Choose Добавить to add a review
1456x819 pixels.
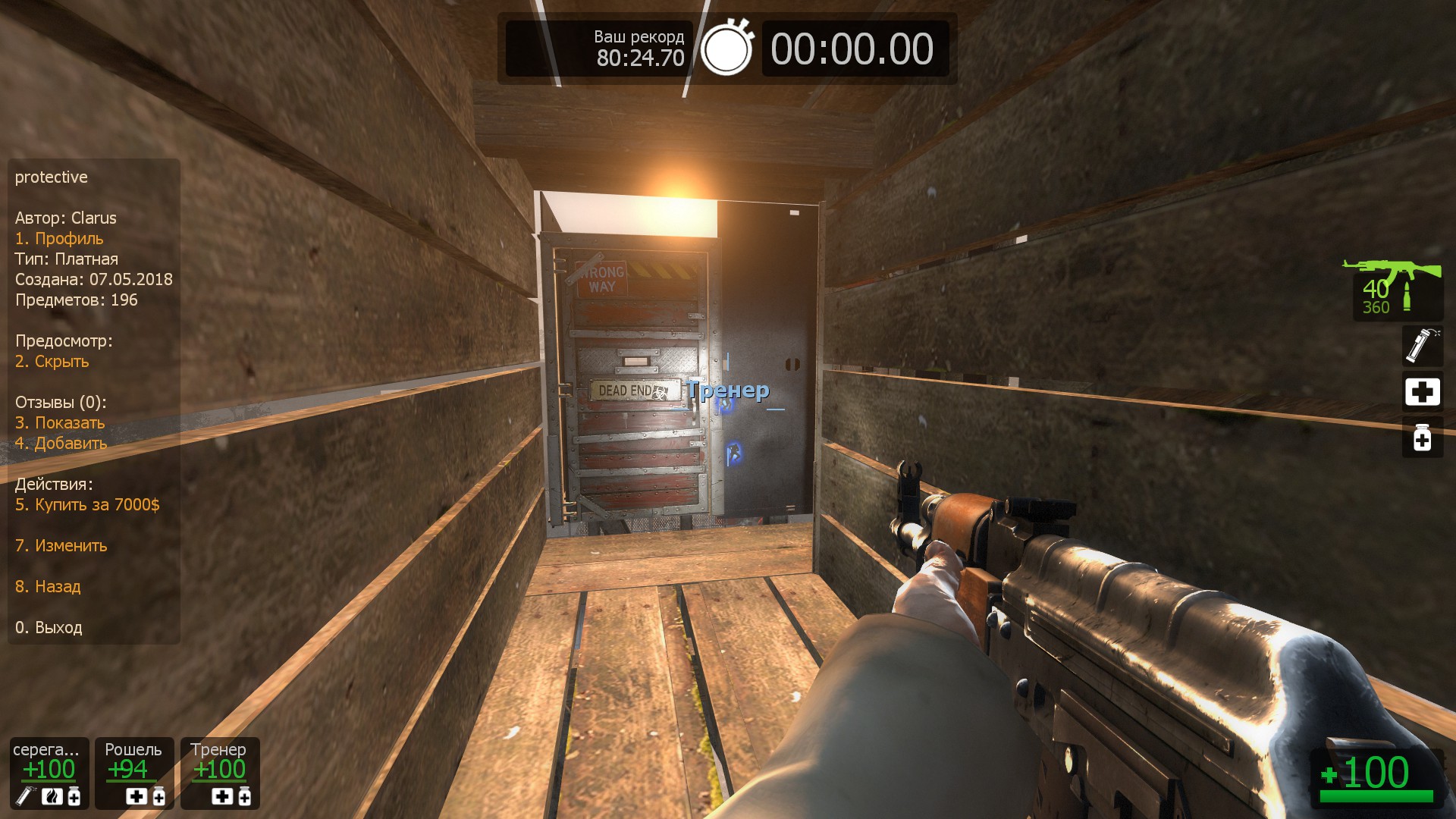(x=61, y=444)
